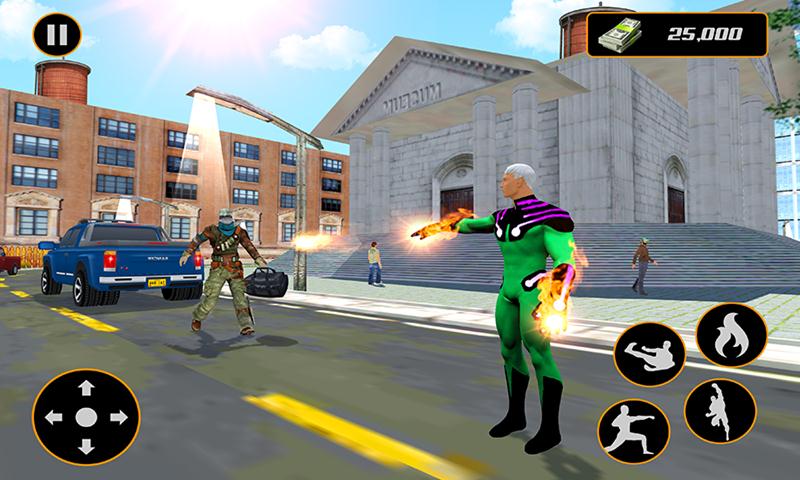Activate the flame power attack
Viewport: 800px width, 480px height.
731,335
